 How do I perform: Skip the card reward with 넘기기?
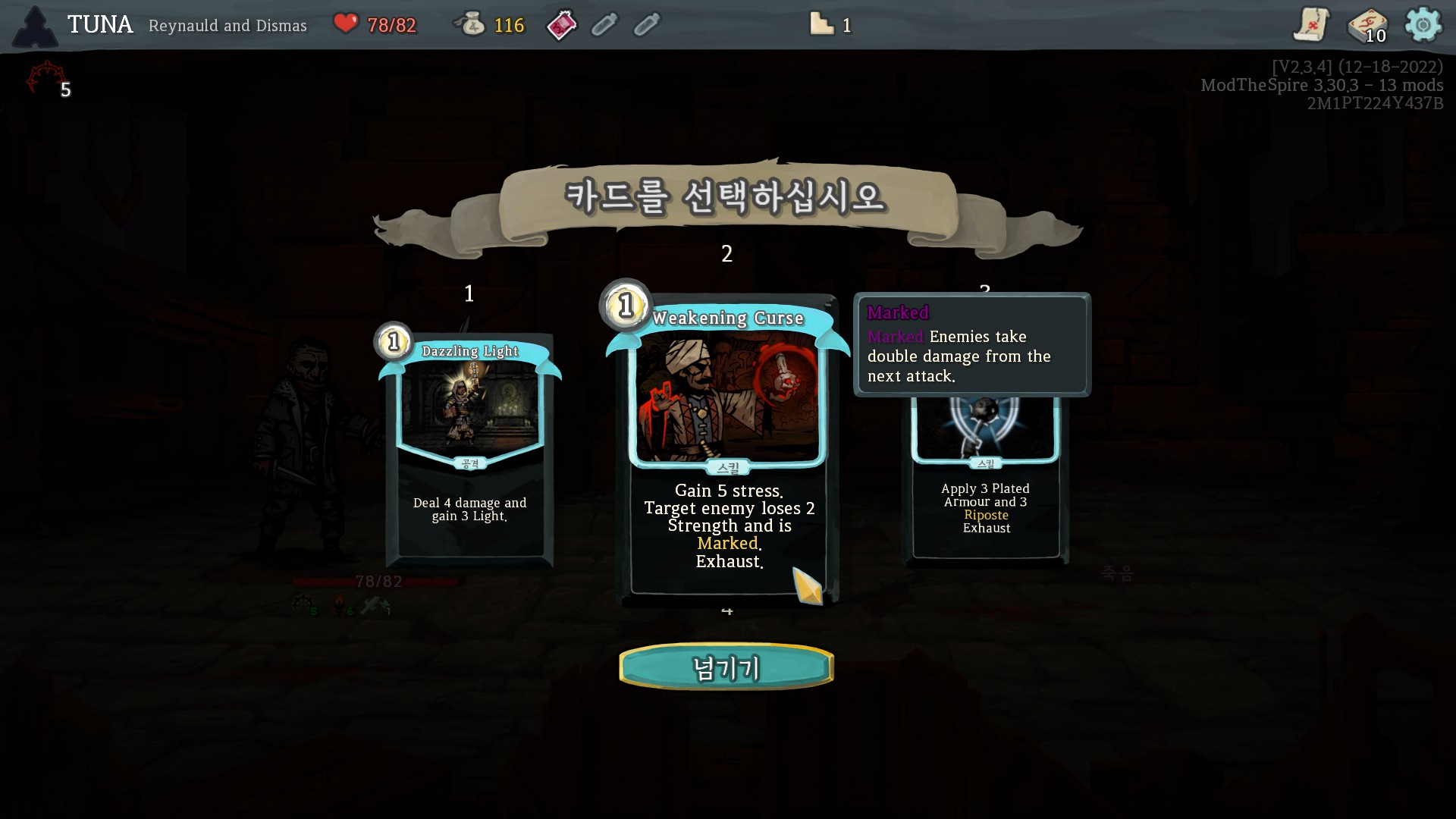726,667
